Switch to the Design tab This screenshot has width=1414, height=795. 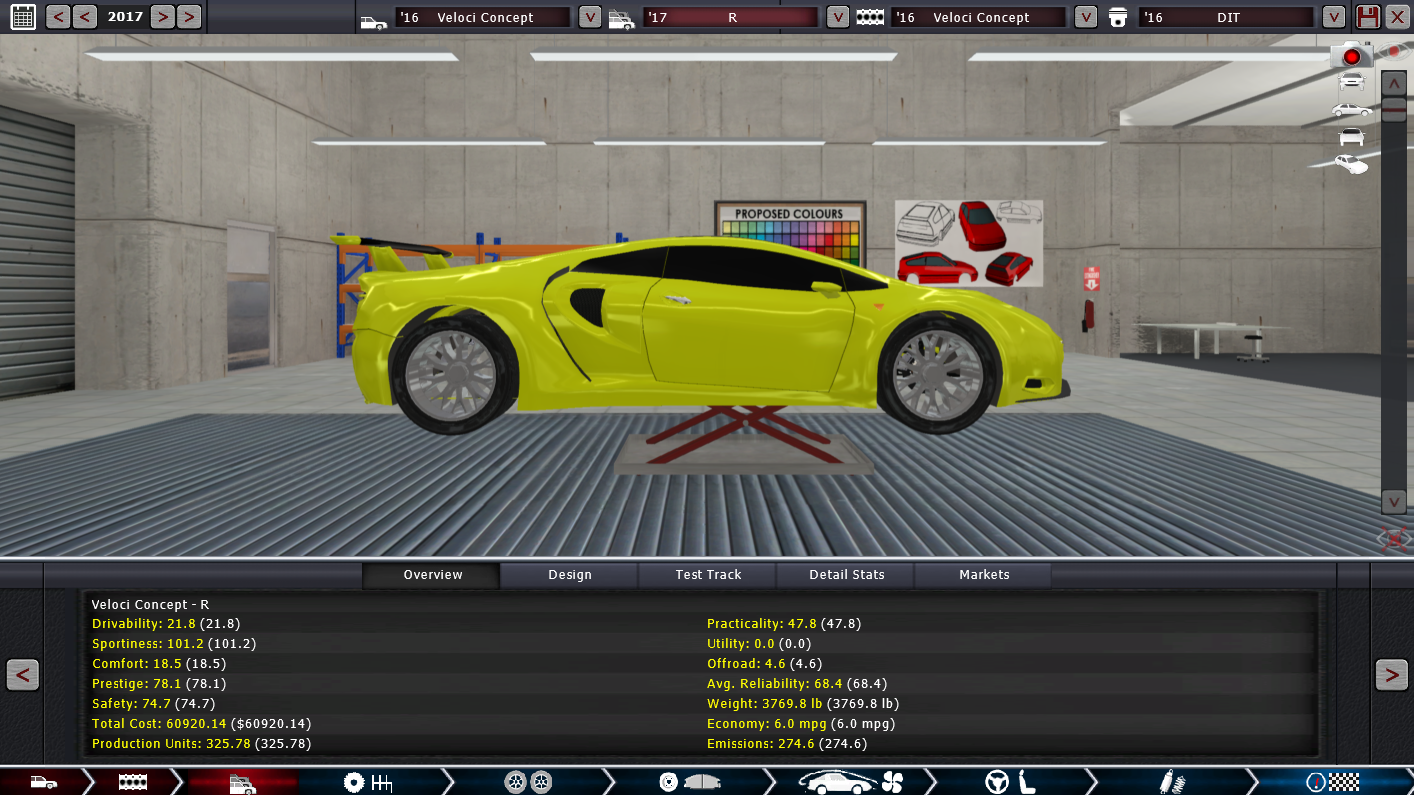[x=569, y=575]
